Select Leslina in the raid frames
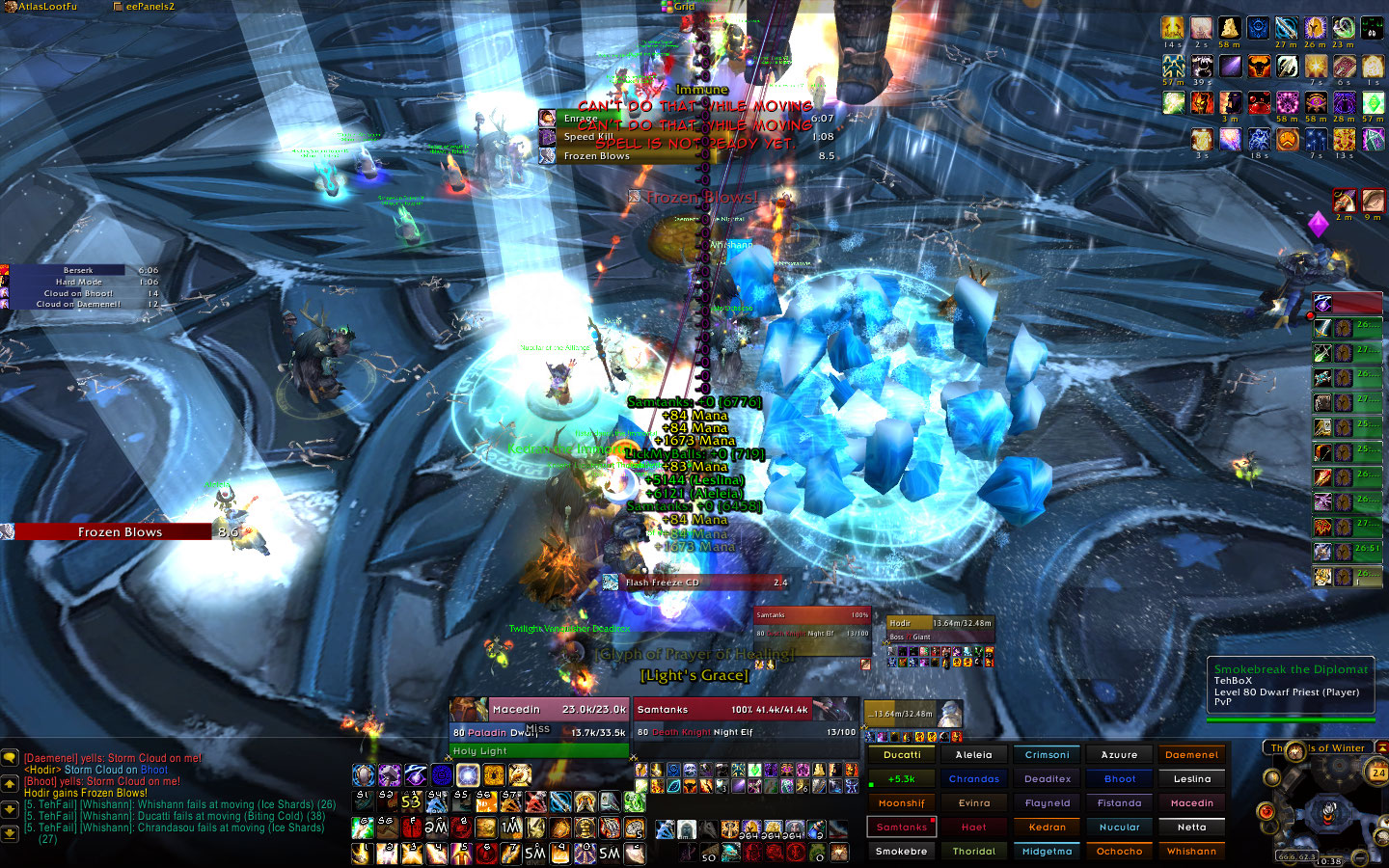Image resolution: width=1389 pixels, height=868 pixels. [x=1191, y=779]
